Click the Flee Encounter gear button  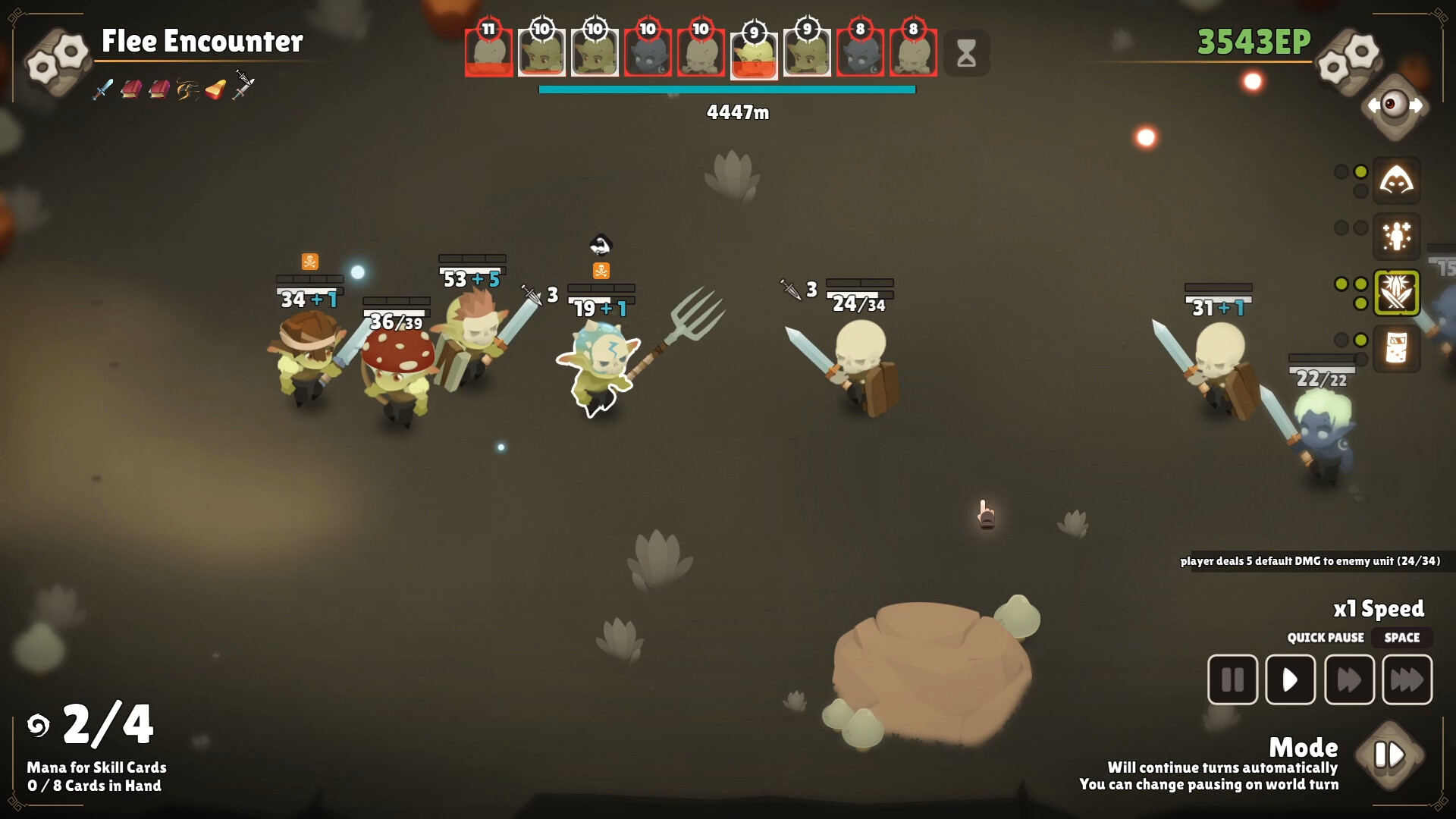pos(58,59)
